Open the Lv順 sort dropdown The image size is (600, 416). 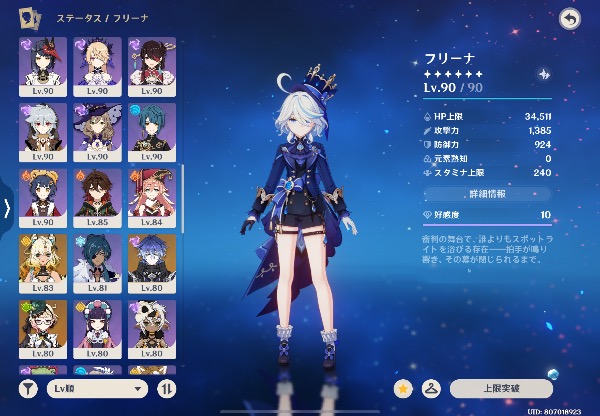tap(98, 388)
